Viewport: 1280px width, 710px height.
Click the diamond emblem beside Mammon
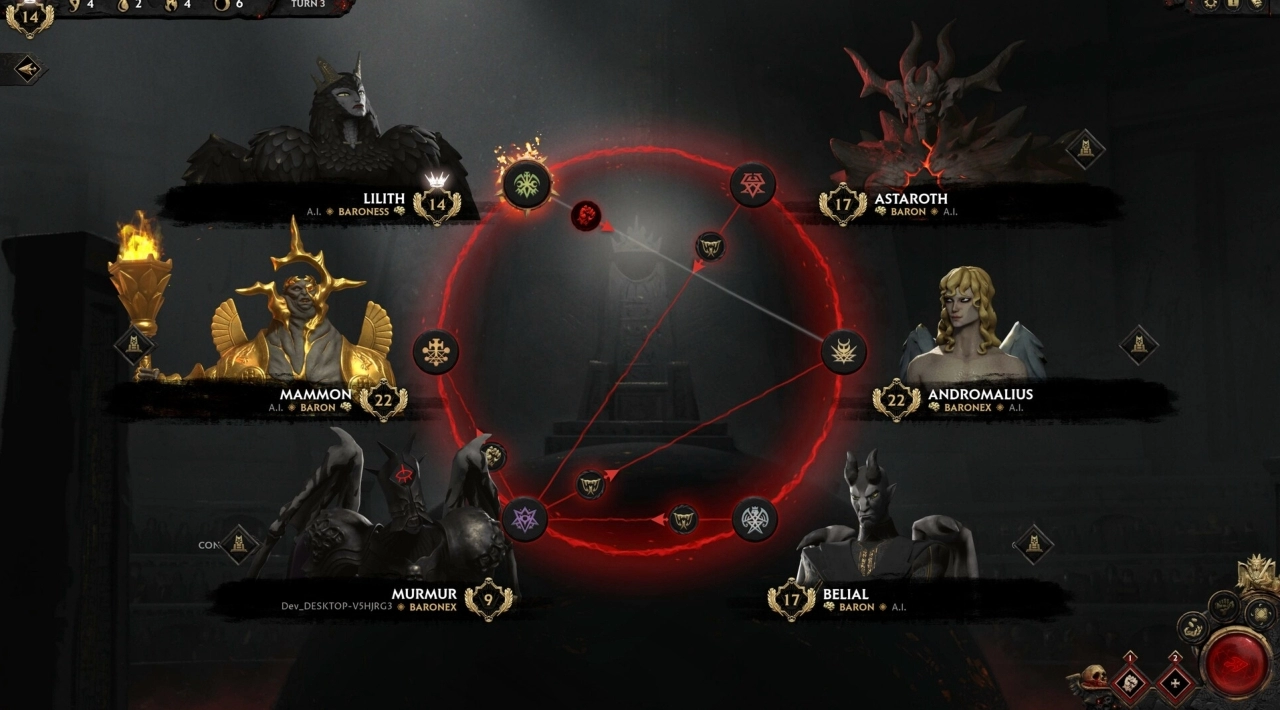tap(133, 346)
